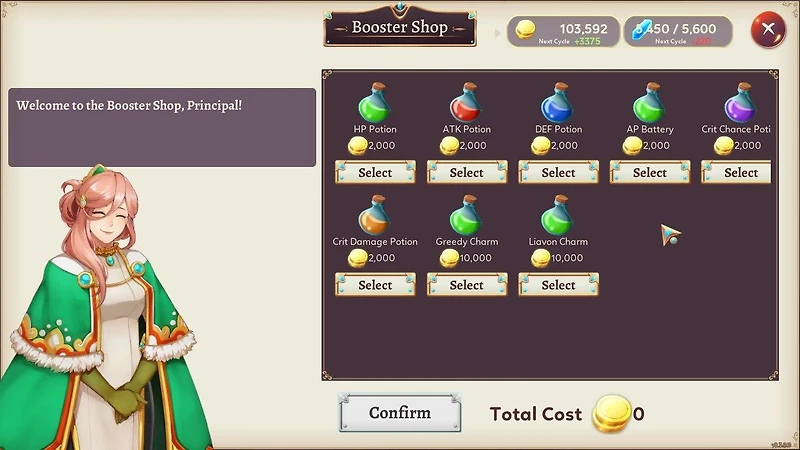Viewport: 800px width, 450px height.
Task: Select the AP Battery booster
Action: 650,173
